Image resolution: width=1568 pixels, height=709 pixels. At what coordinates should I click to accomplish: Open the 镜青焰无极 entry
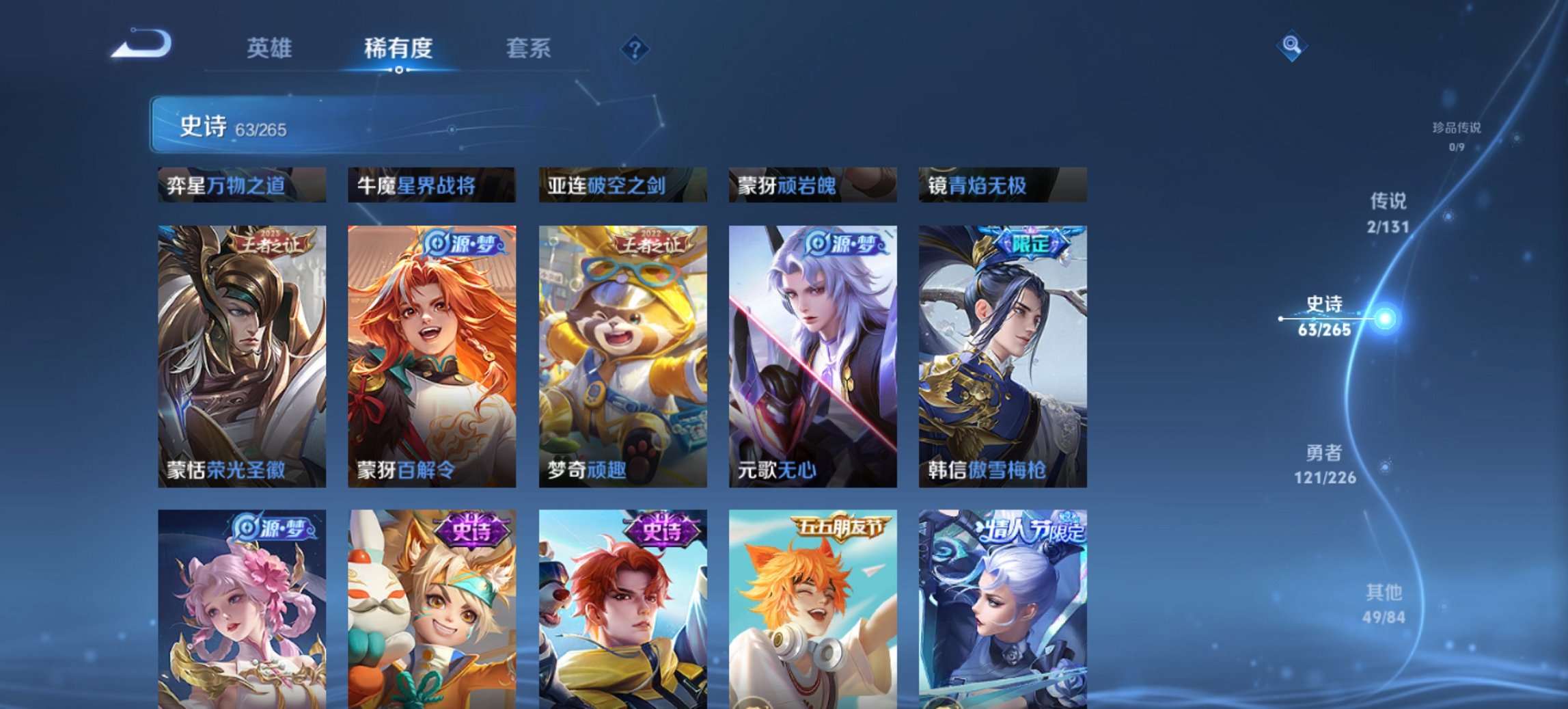tap(995, 185)
